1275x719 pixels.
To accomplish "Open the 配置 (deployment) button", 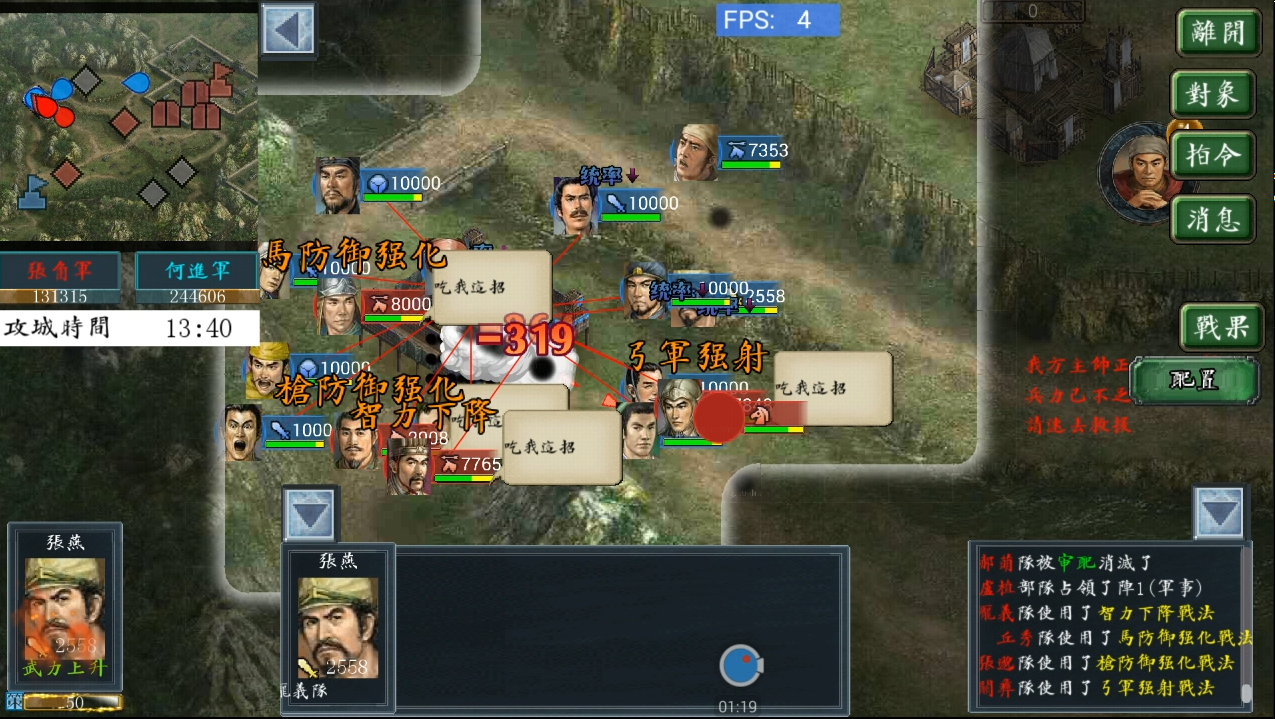I will 1194,381.
